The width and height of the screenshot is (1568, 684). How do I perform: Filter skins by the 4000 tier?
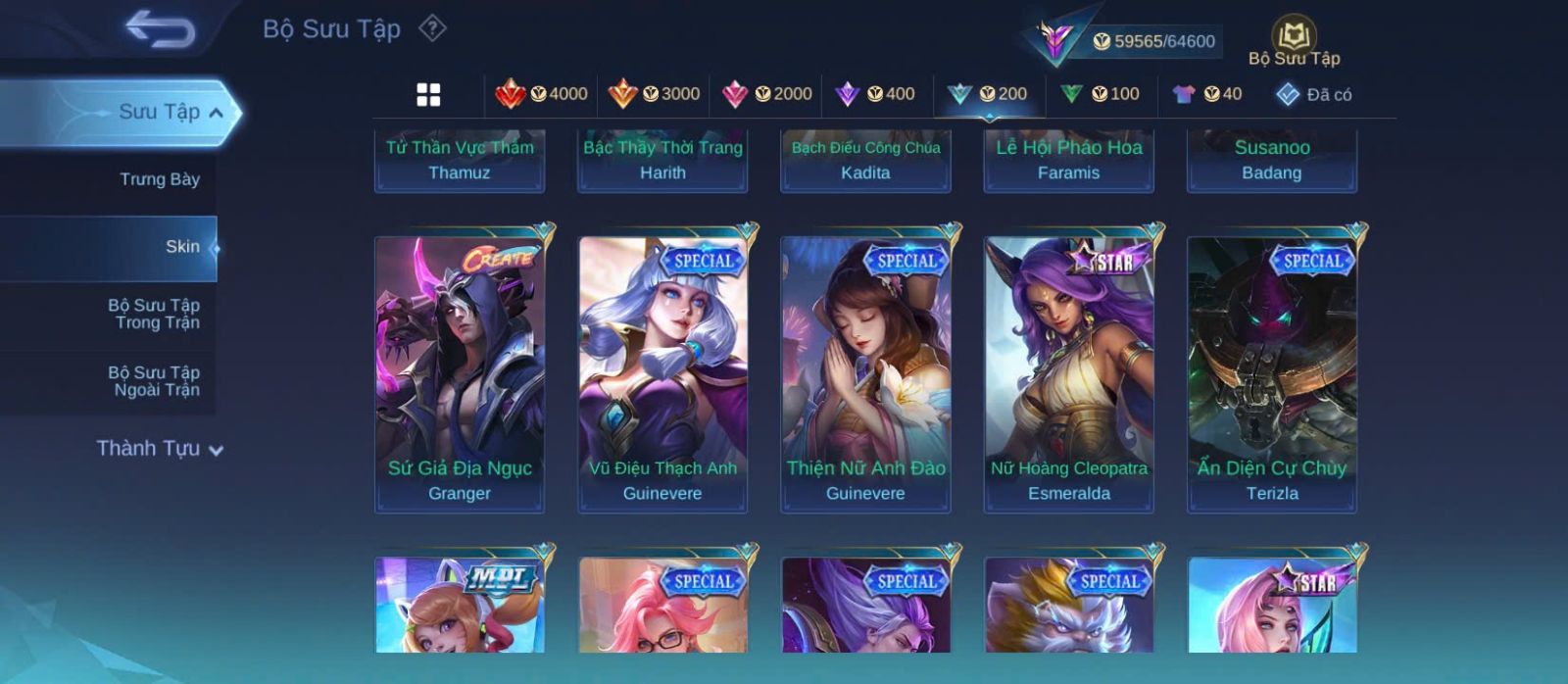coord(541,94)
